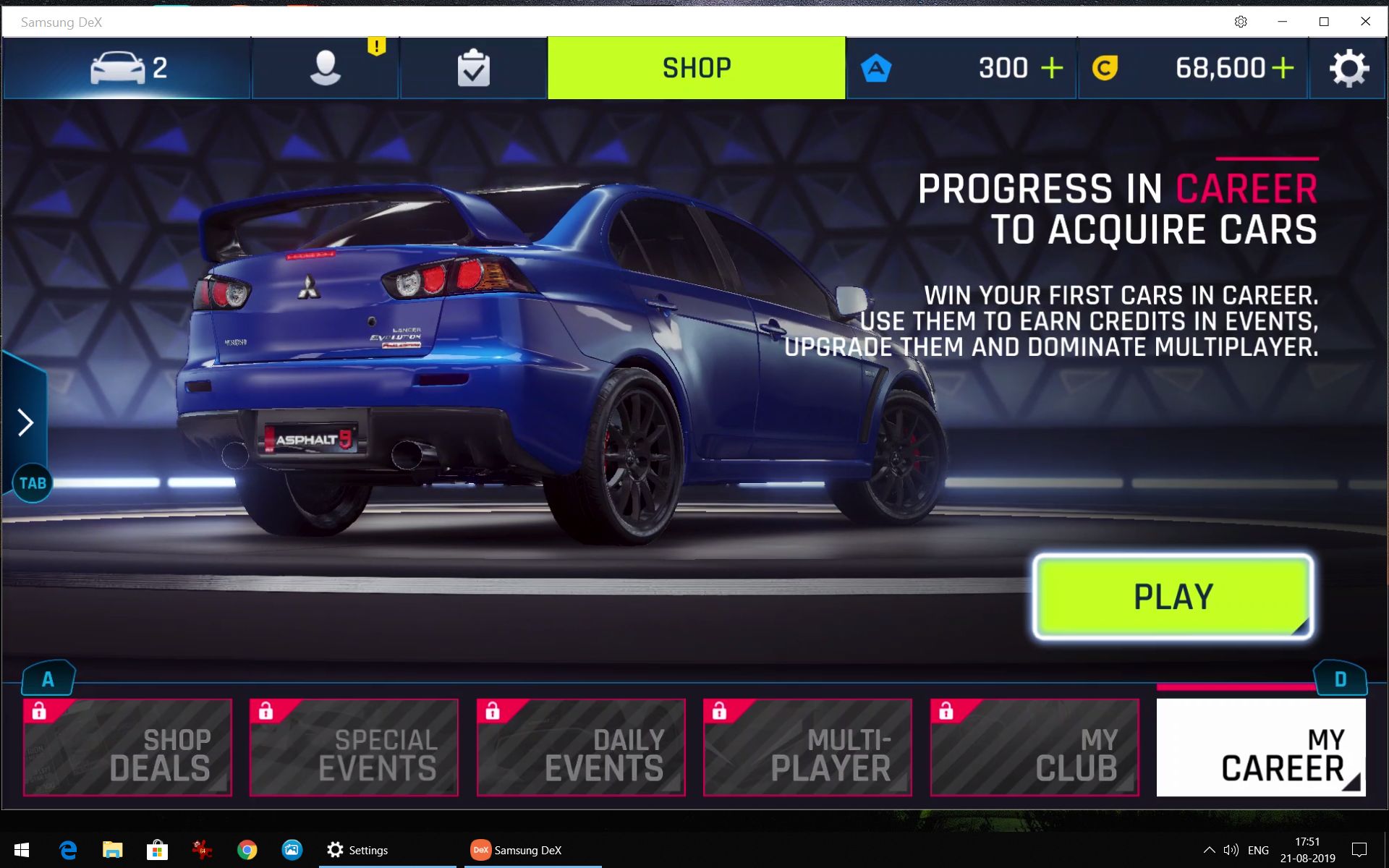Open Samsung DeX window settings gear

(1241, 22)
